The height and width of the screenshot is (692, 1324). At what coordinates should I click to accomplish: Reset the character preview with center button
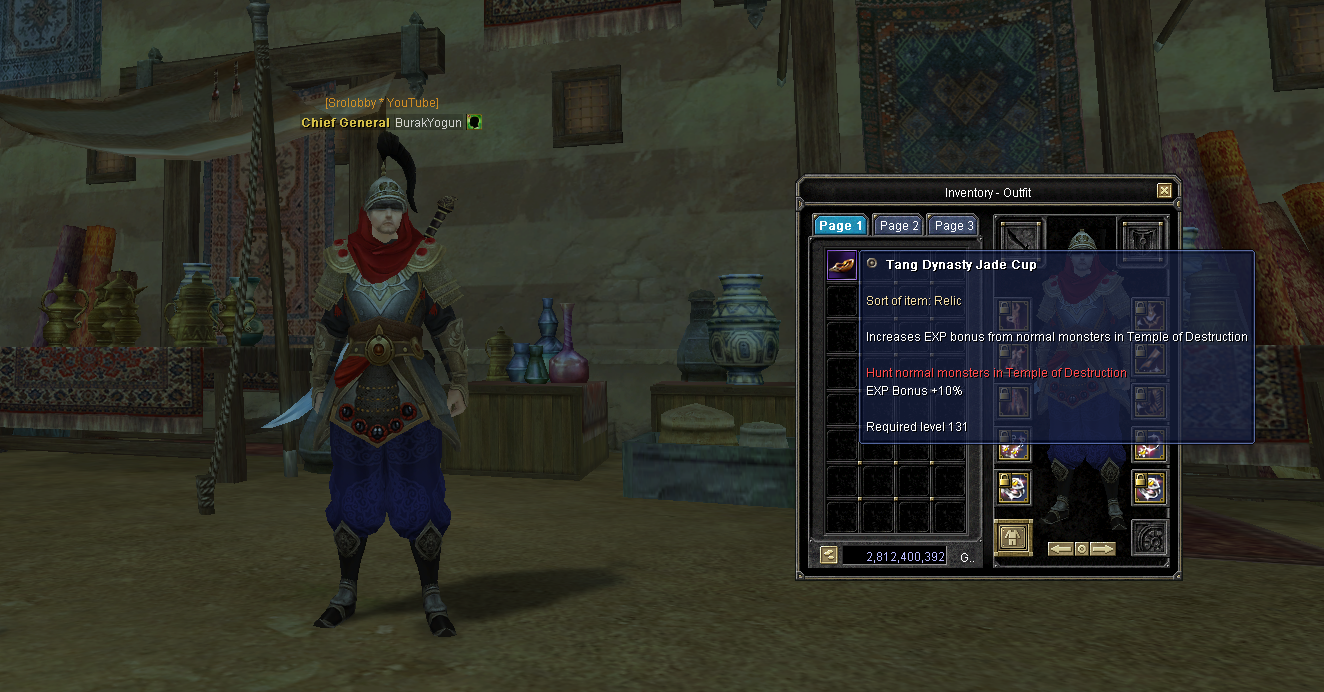tap(1081, 549)
